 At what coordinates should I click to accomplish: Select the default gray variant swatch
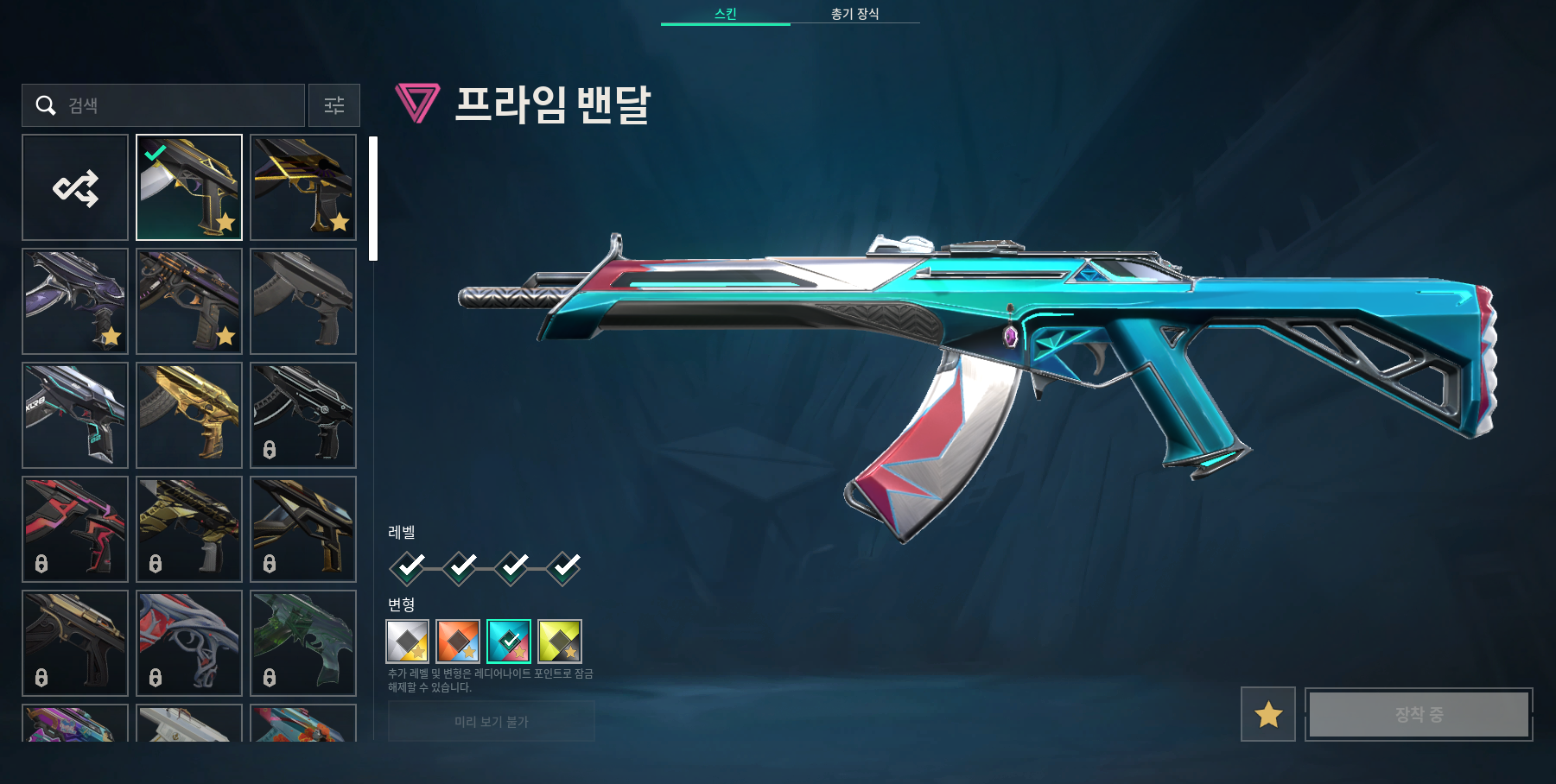coord(407,642)
